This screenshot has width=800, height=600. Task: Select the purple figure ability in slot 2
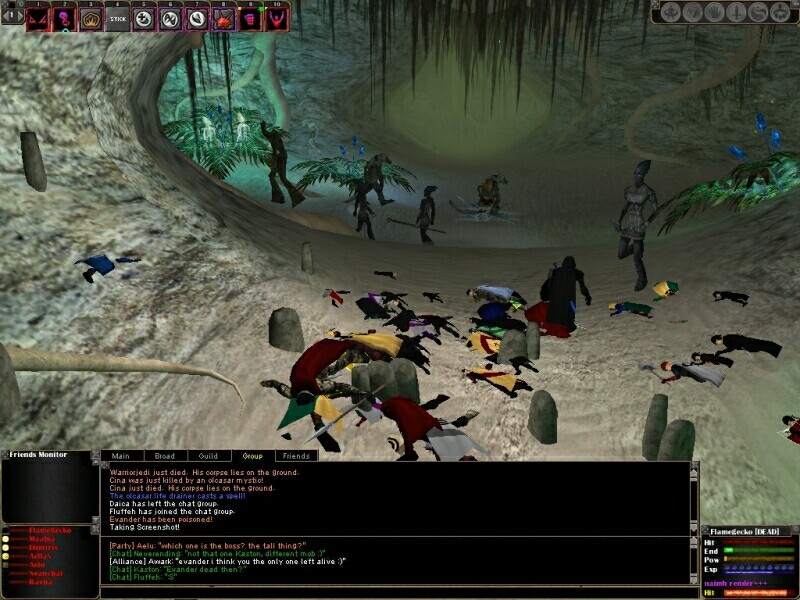click(x=66, y=17)
